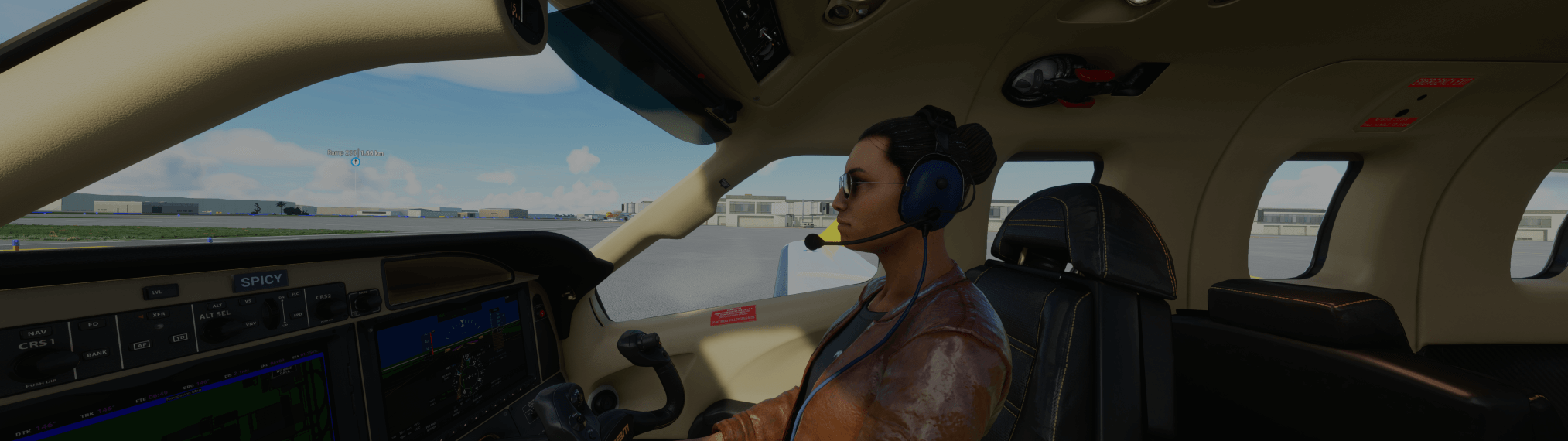Switch the XFR transfer button
Image resolution: width=1568 pixels, height=441 pixels.
coord(159,315)
